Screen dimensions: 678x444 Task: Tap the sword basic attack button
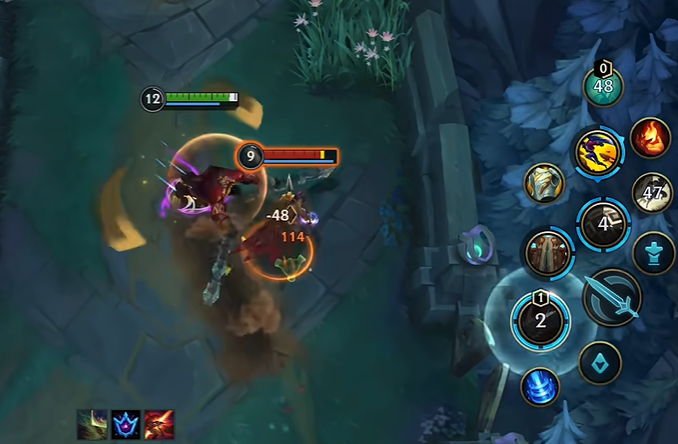click(x=613, y=297)
